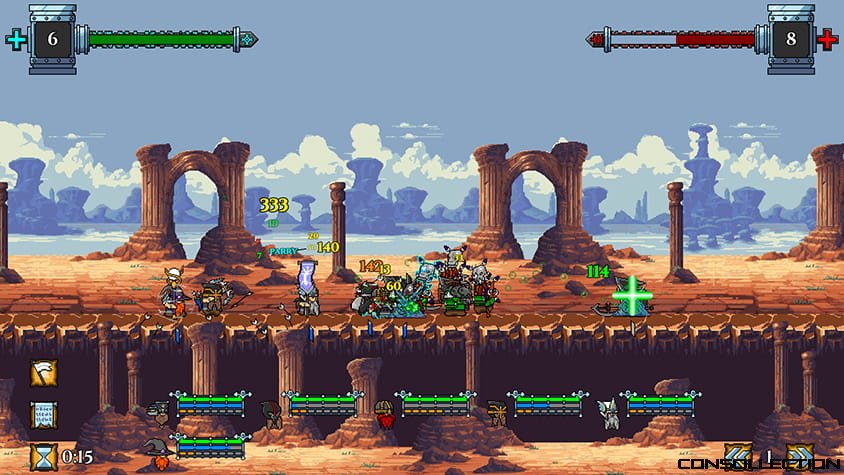Click the right double-chevron speed button

(x=798, y=456)
